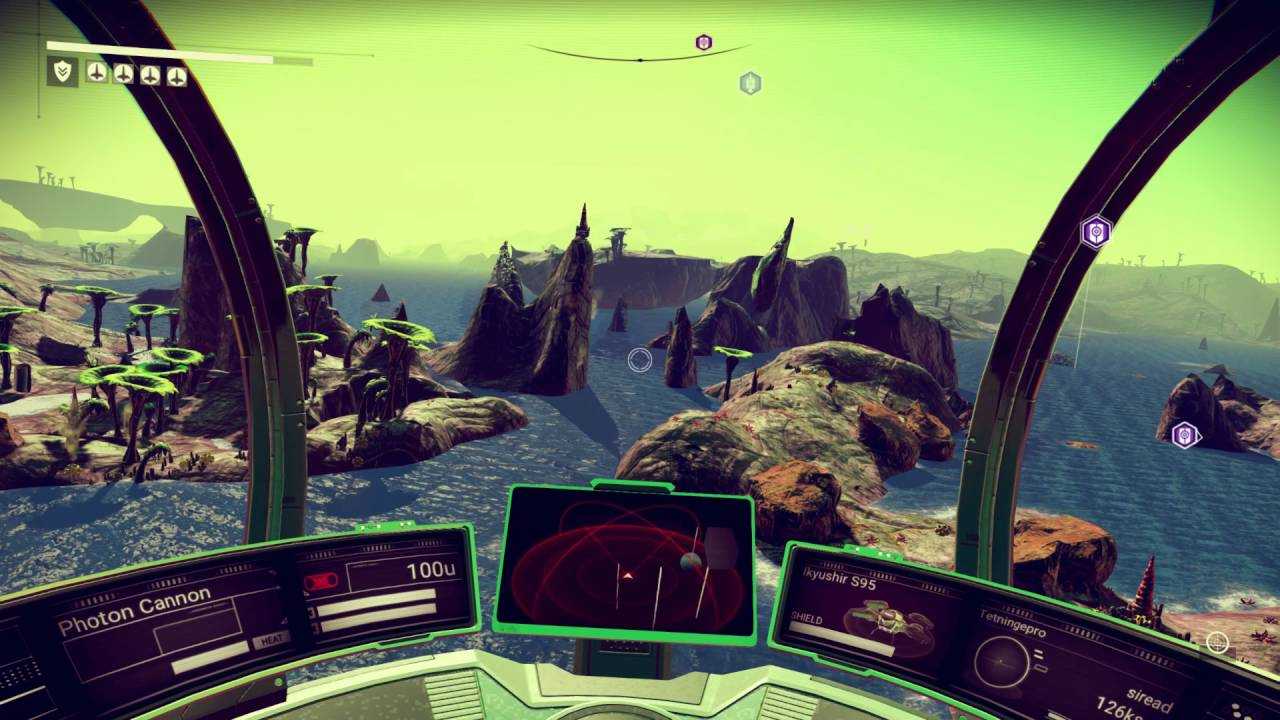Click the shield icon beside the health bar
This screenshot has width=1280, height=720.
click(x=63, y=71)
